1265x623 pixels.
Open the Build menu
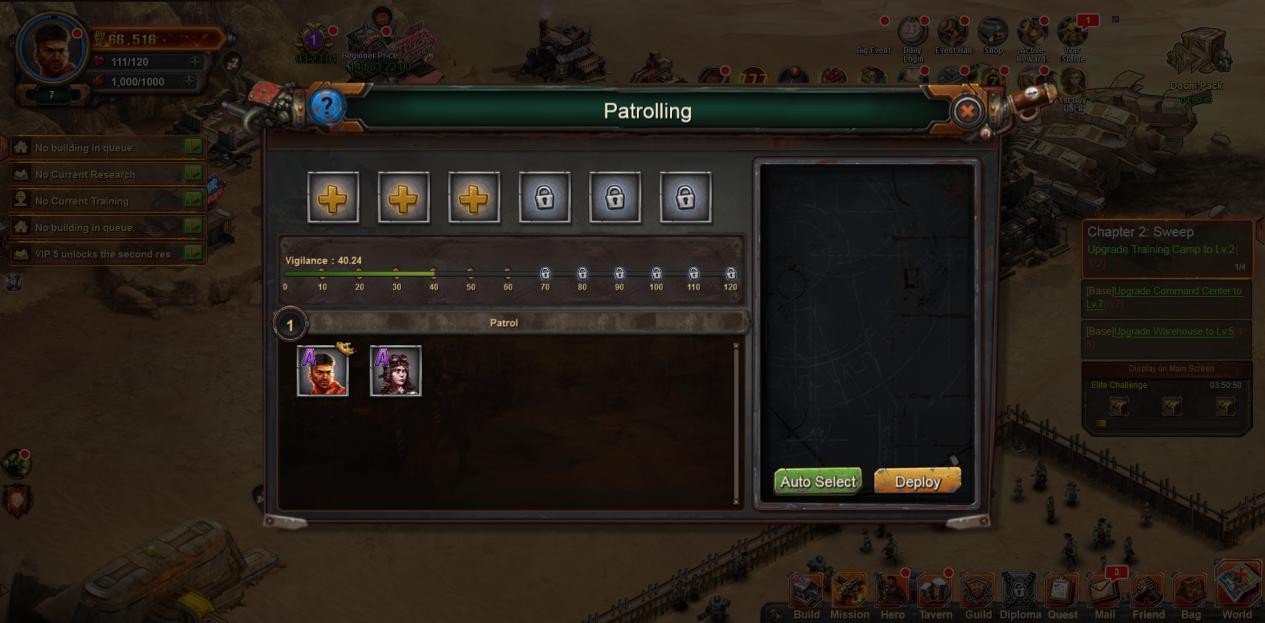(x=806, y=593)
